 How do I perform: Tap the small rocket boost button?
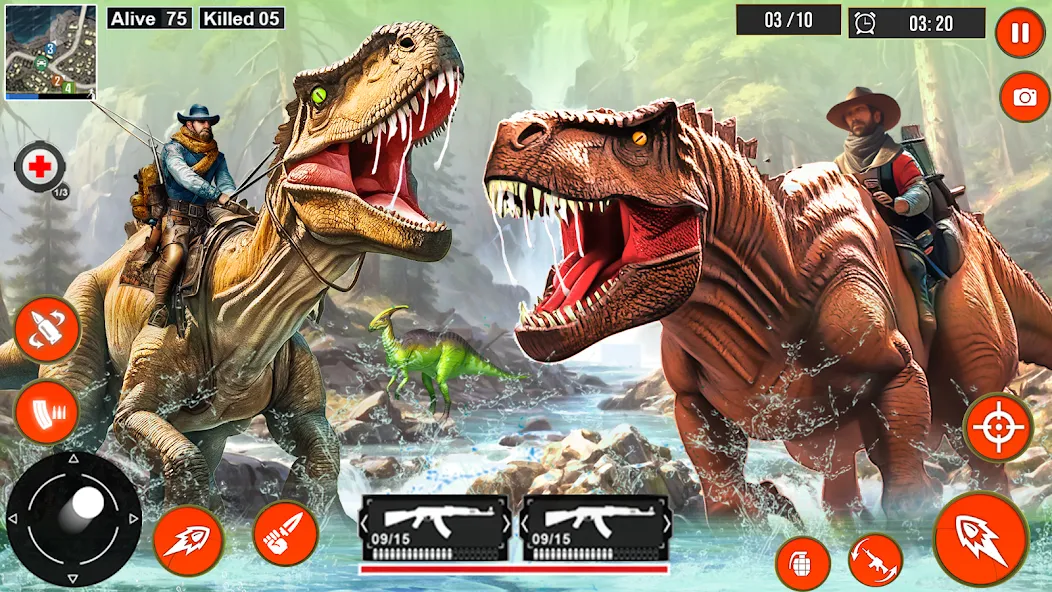coord(188,540)
